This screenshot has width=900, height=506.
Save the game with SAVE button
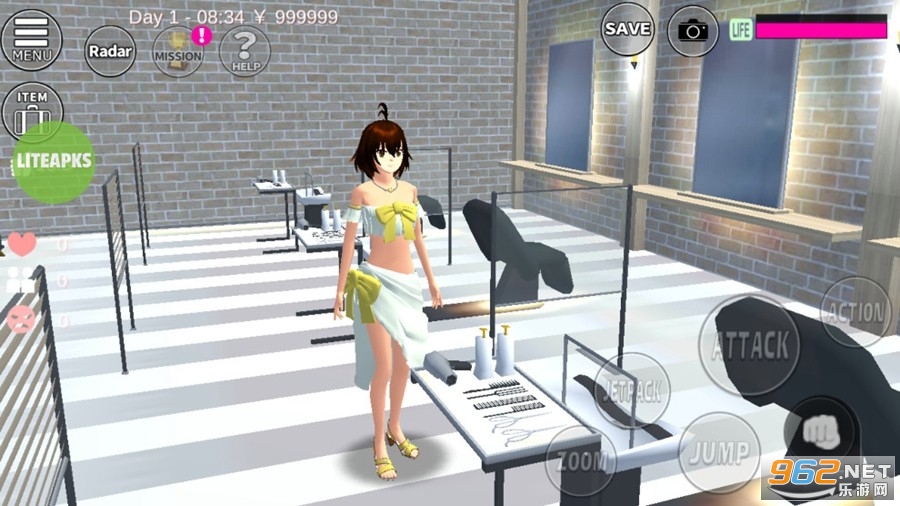click(x=628, y=29)
